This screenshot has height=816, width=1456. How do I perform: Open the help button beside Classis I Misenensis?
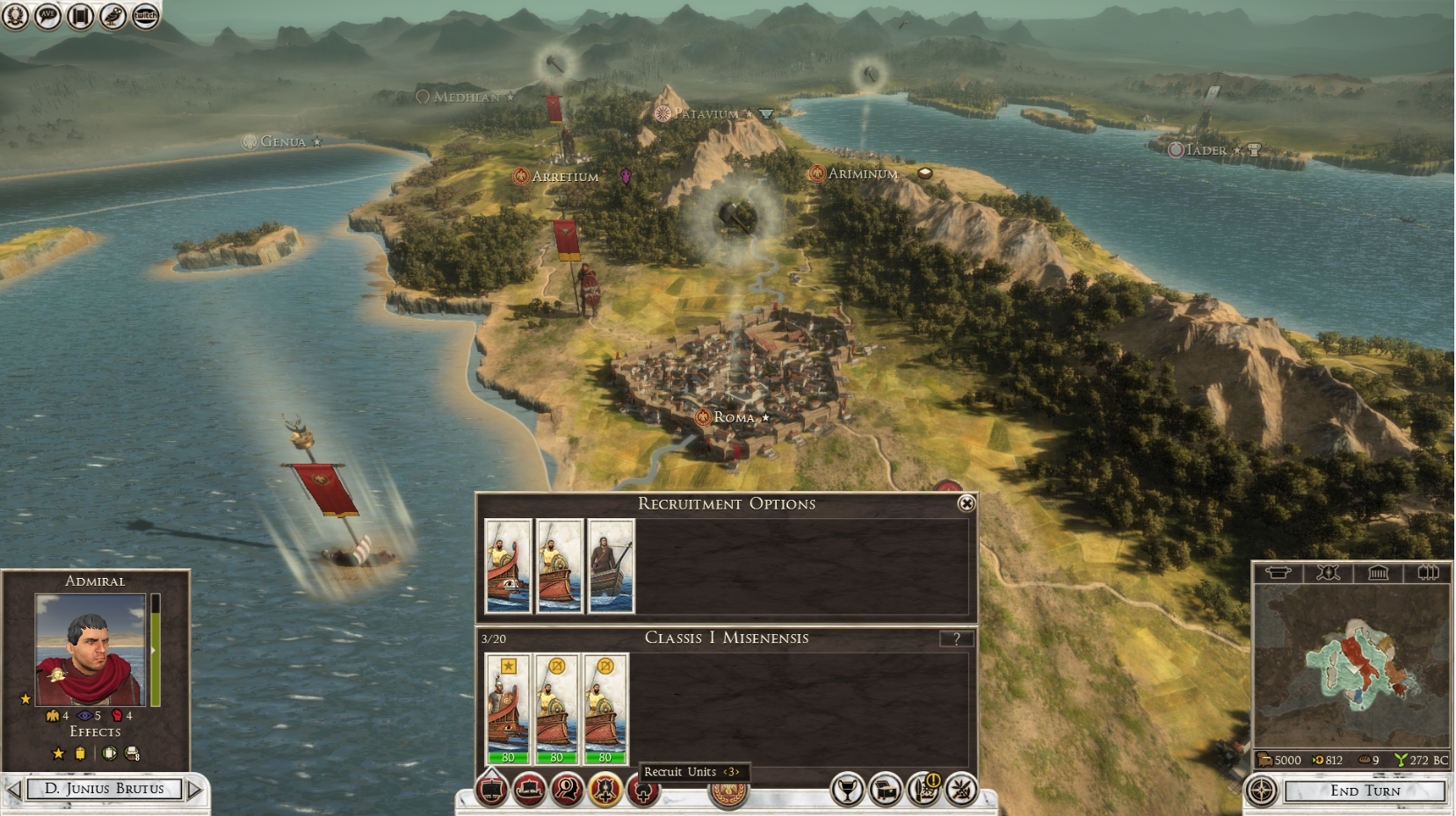click(x=956, y=639)
